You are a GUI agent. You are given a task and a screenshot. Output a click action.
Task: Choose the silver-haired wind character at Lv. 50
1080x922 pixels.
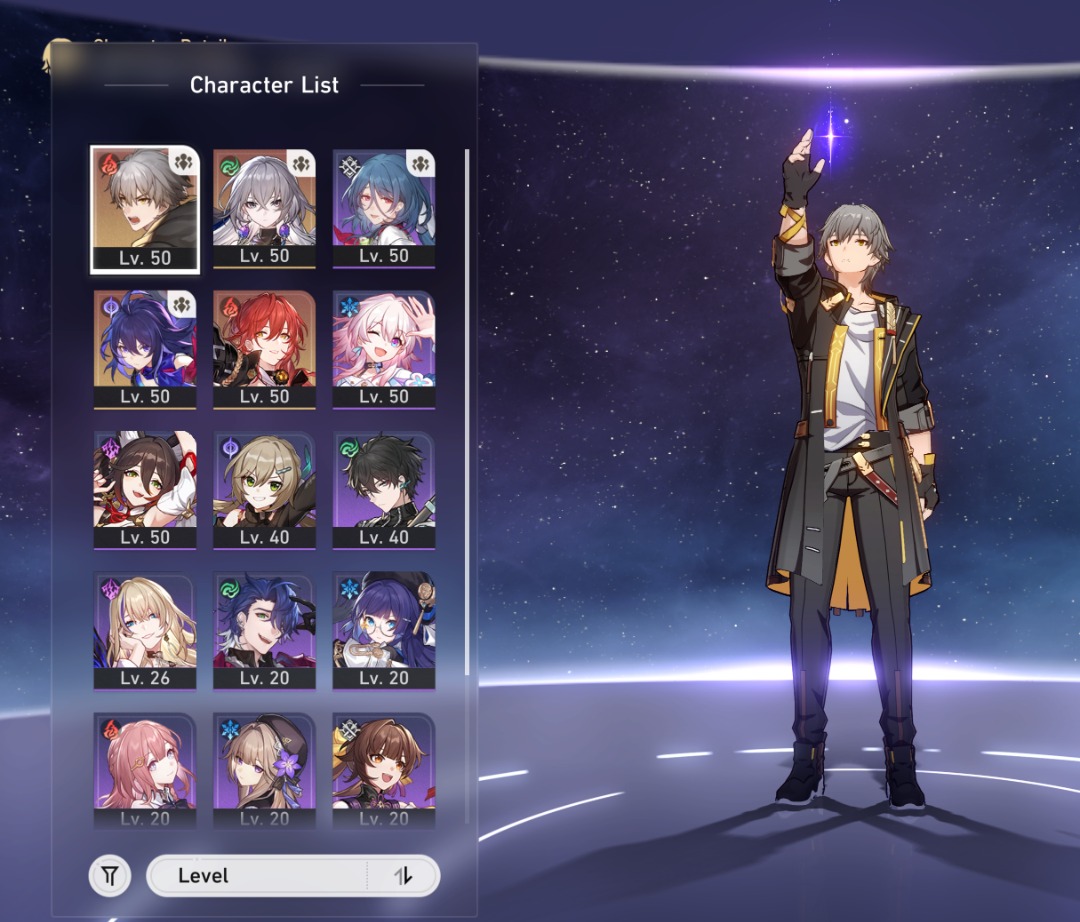coord(264,208)
